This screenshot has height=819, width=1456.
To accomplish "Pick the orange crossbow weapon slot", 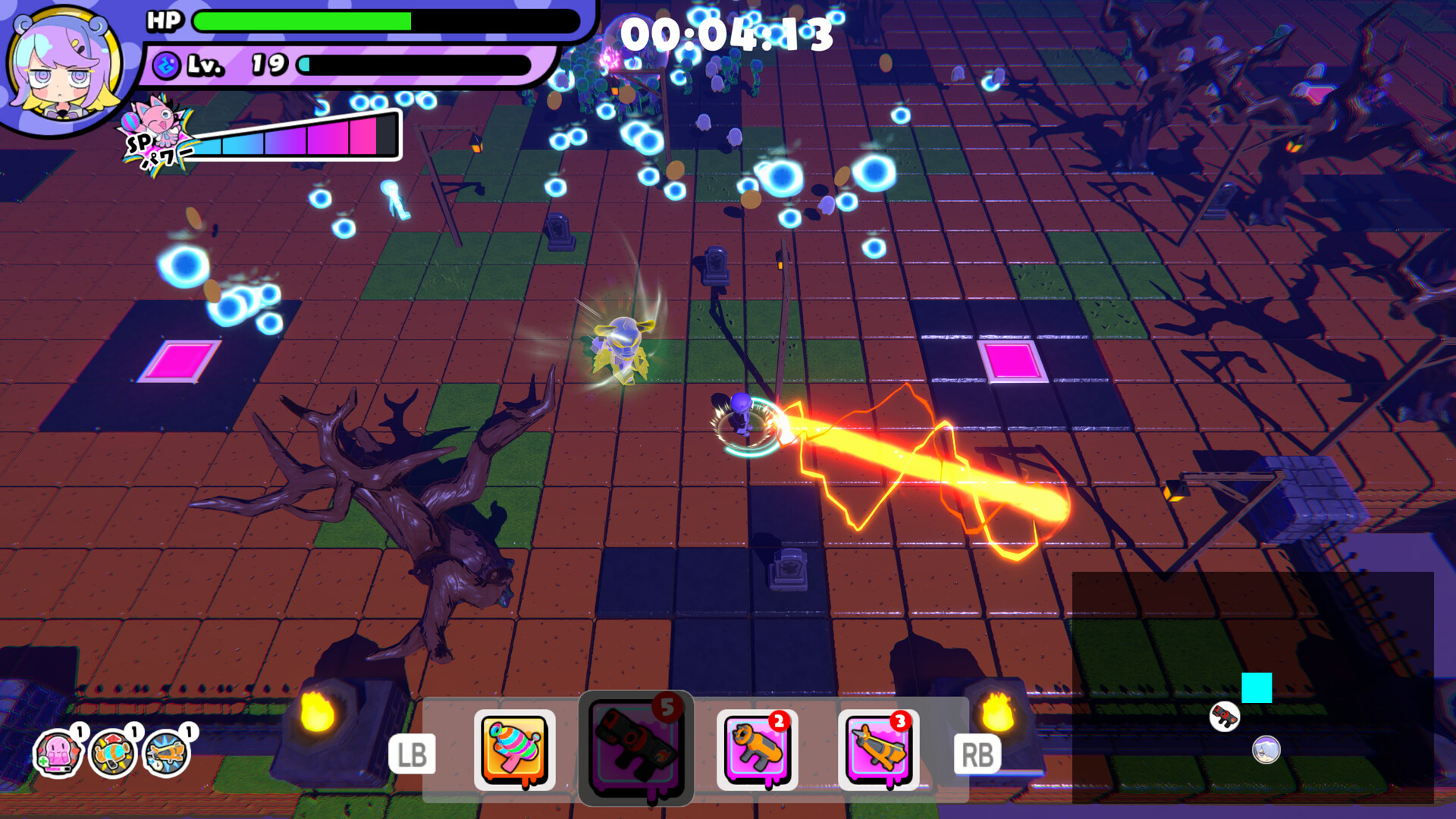I will tap(878, 749).
